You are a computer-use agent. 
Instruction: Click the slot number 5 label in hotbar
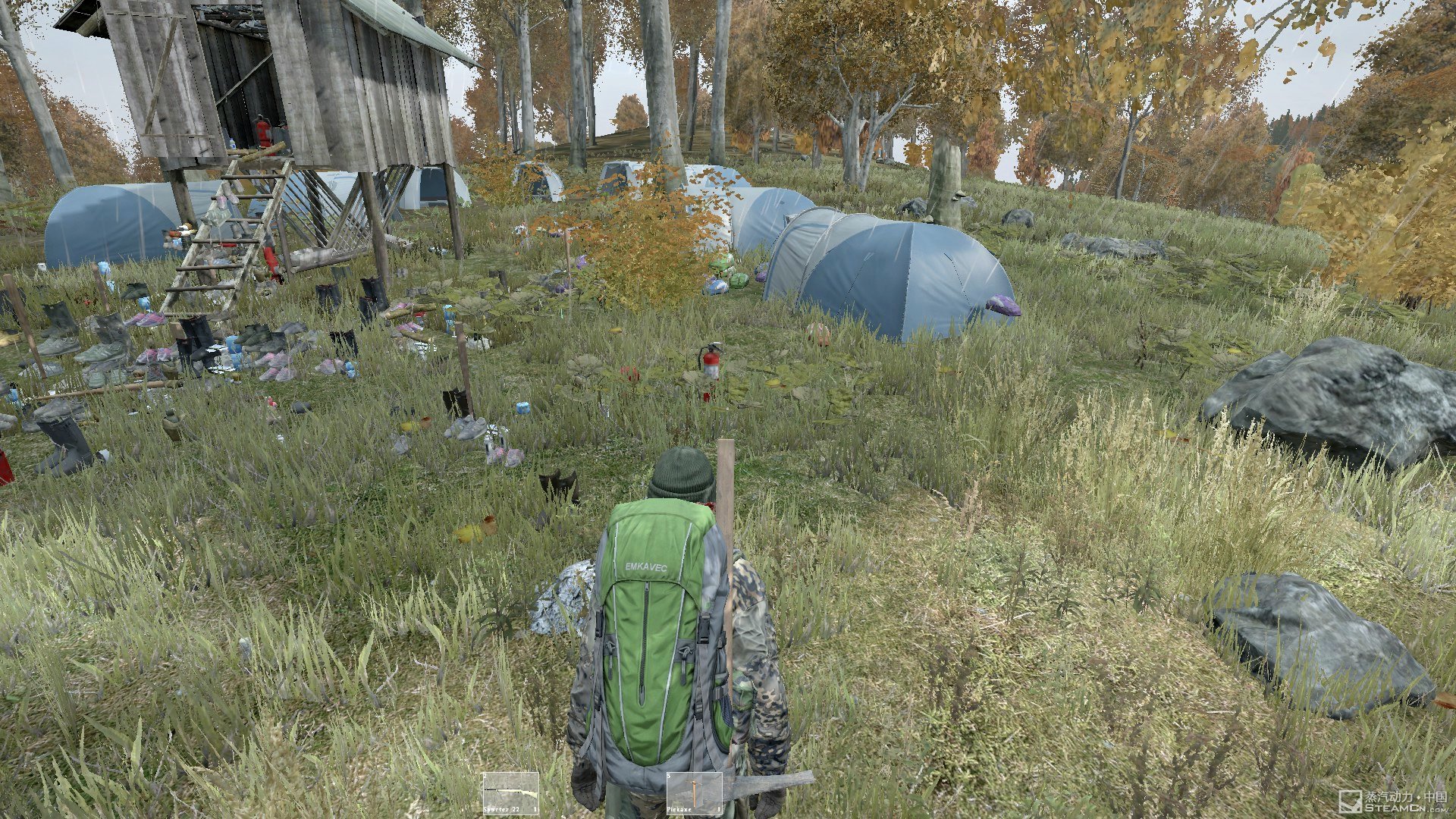(x=669, y=776)
